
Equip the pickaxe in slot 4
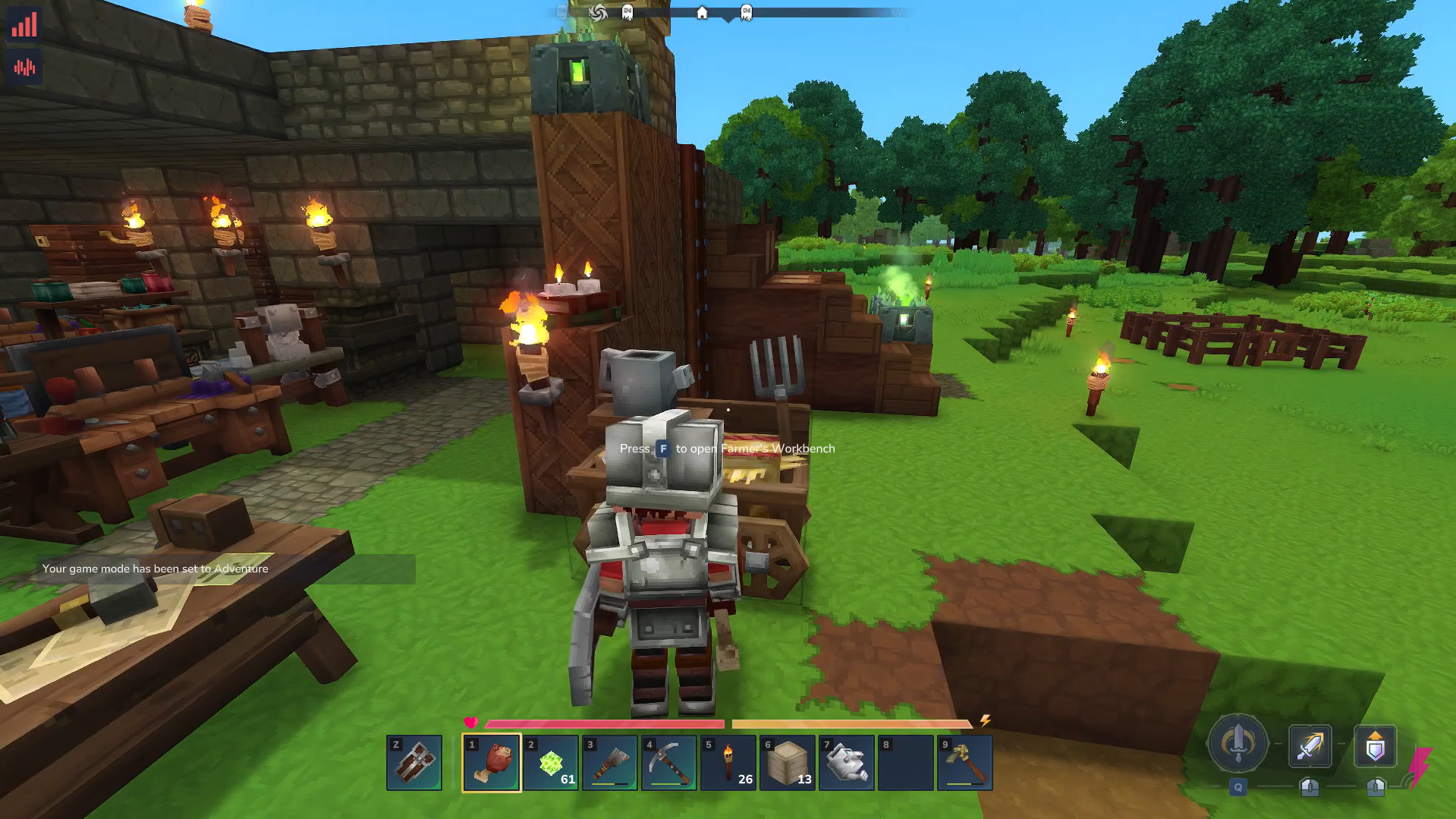tap(669, 763)
